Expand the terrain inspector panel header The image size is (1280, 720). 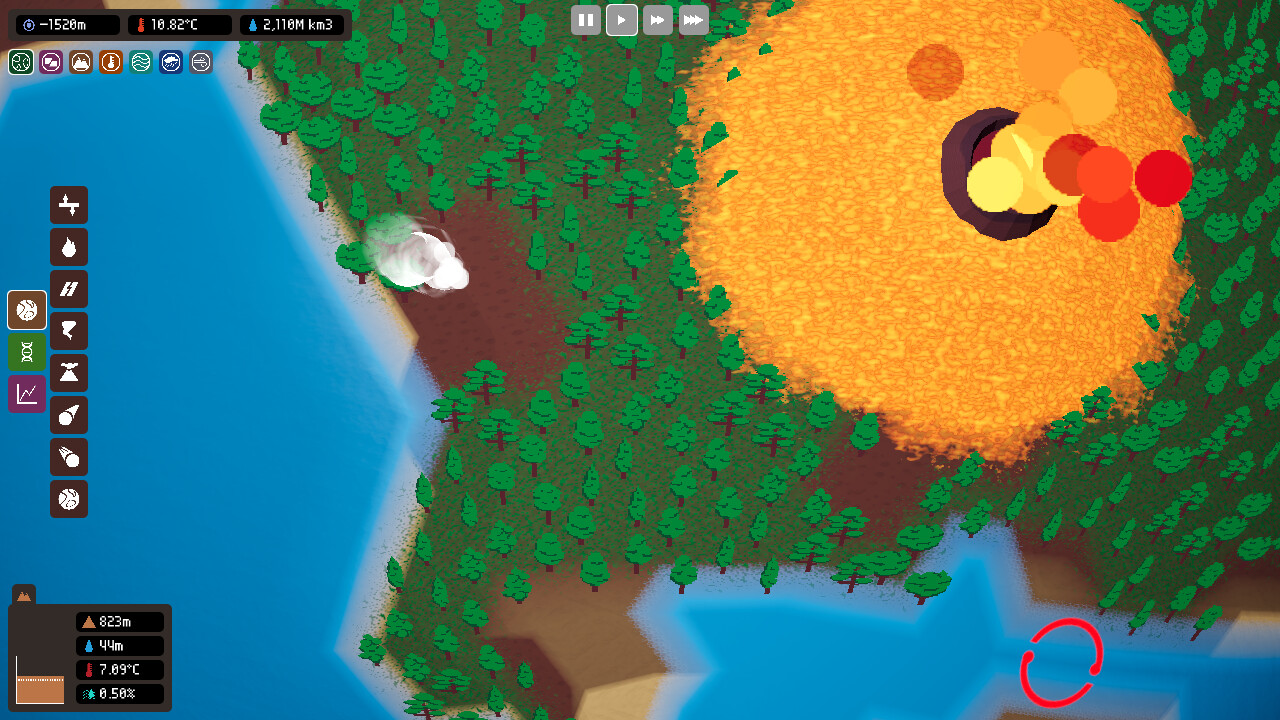pos(23,595)
